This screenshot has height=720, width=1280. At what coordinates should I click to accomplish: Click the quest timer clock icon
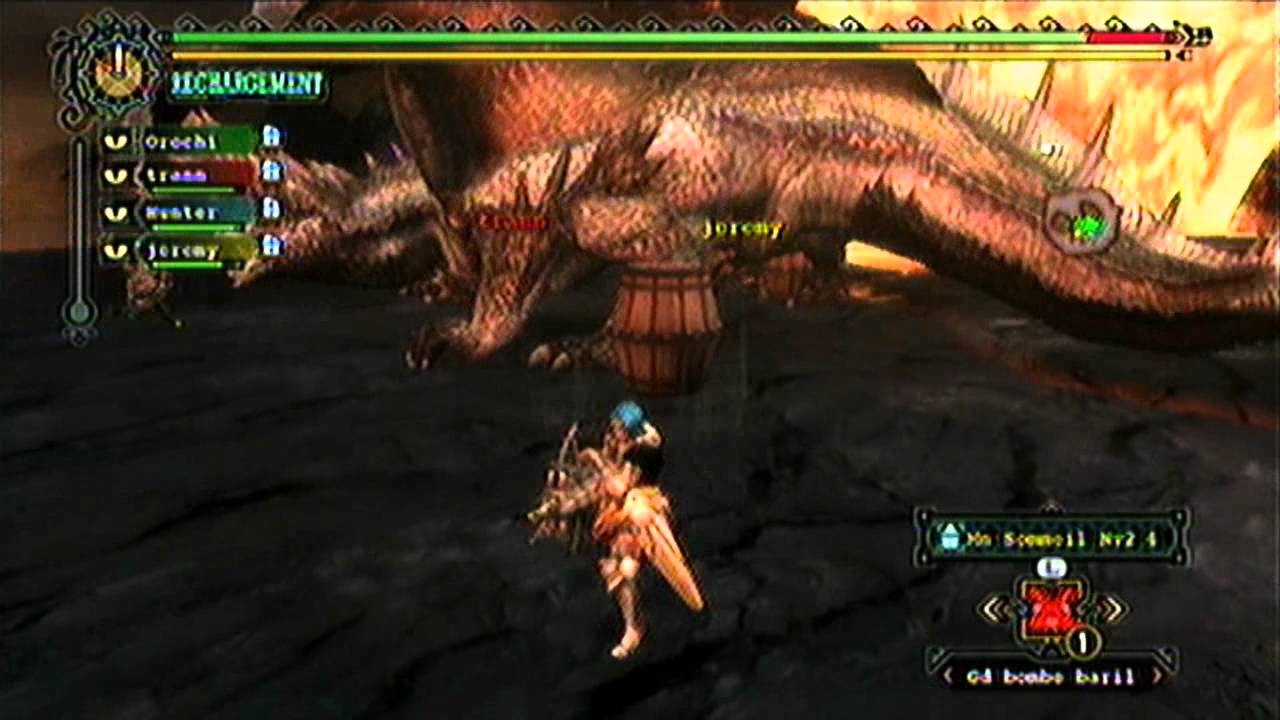pos(118,70)
